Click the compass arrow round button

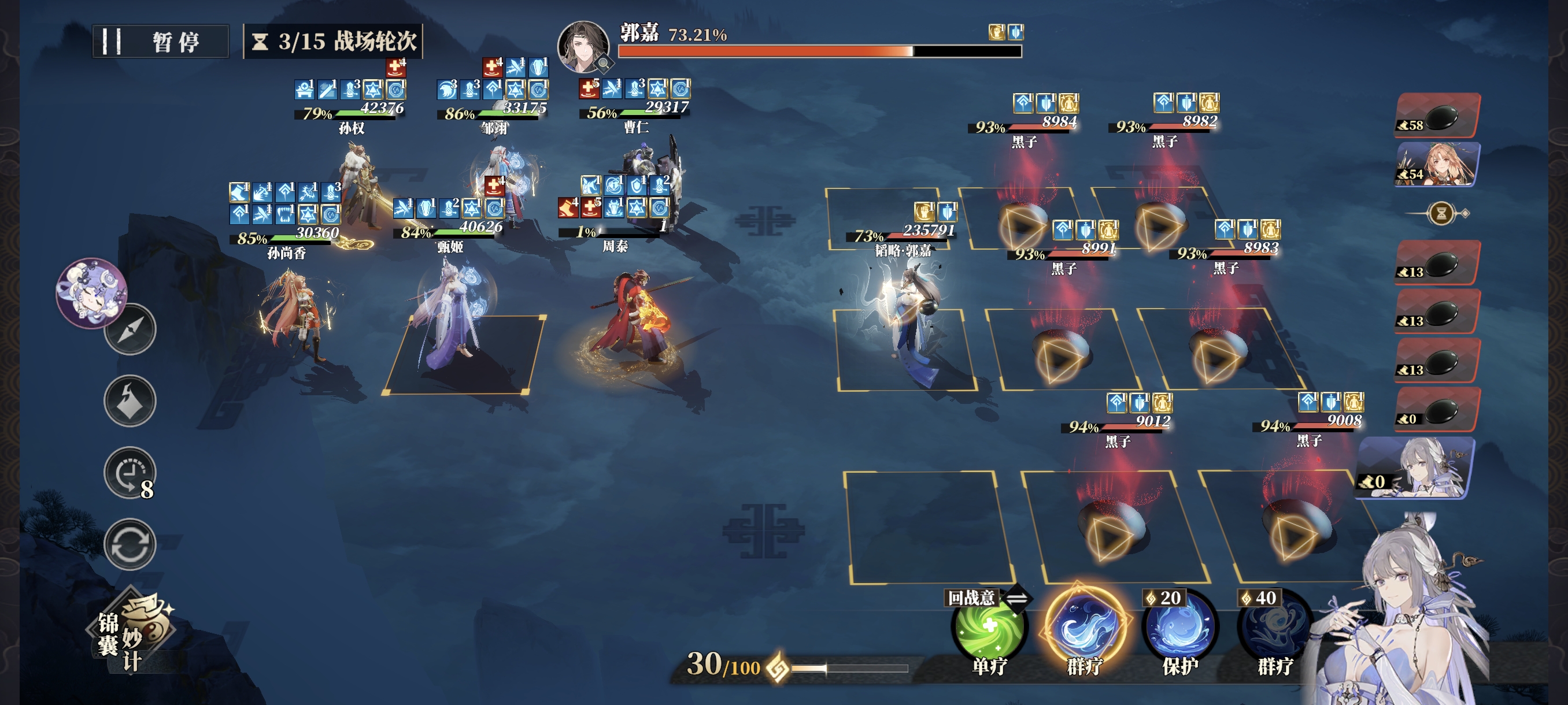pyautogui.click(x=130, y=329)
